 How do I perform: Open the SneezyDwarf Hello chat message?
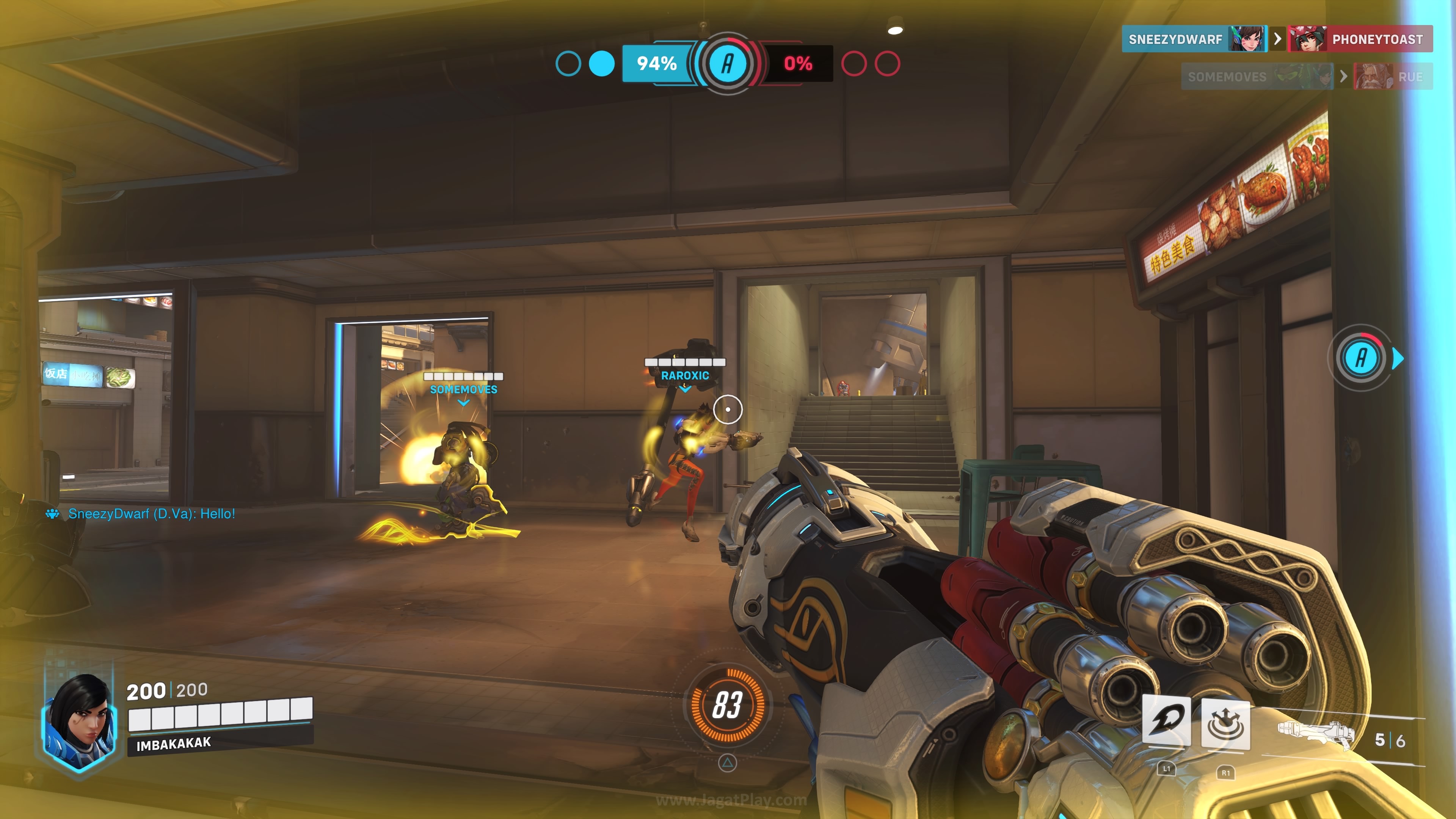(x=151, y=514)
